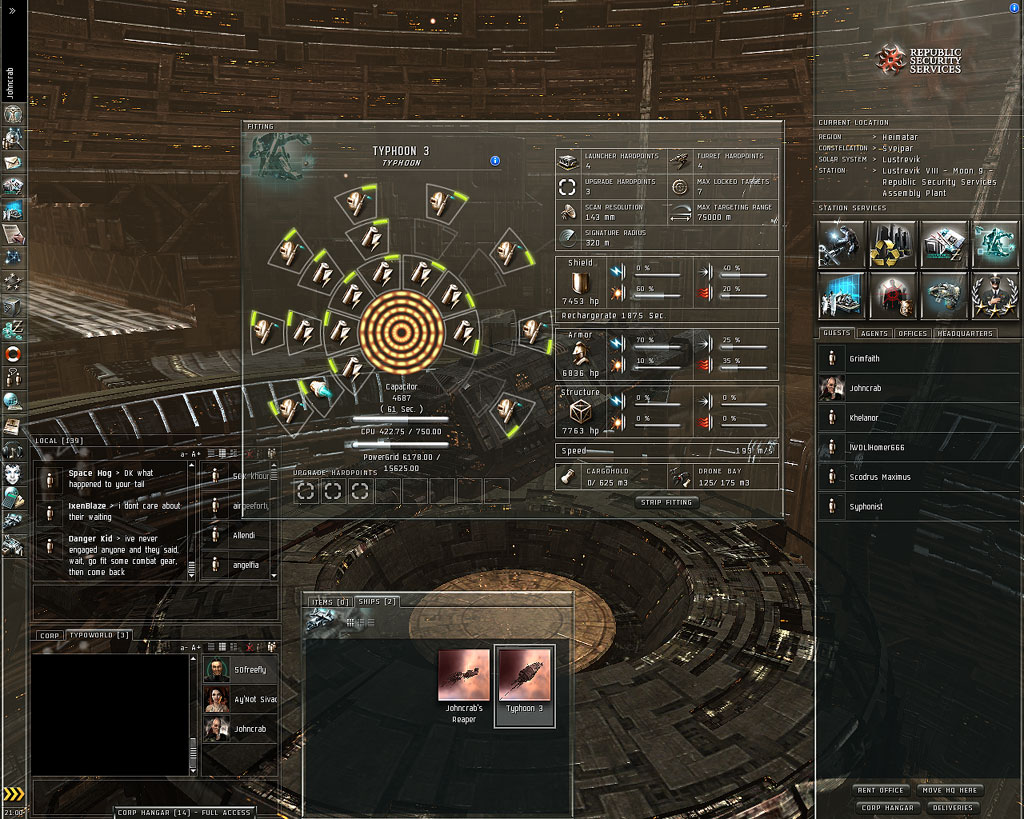Select Johncrab's Reaper ship
The image size is (1024, 819).
464,680
